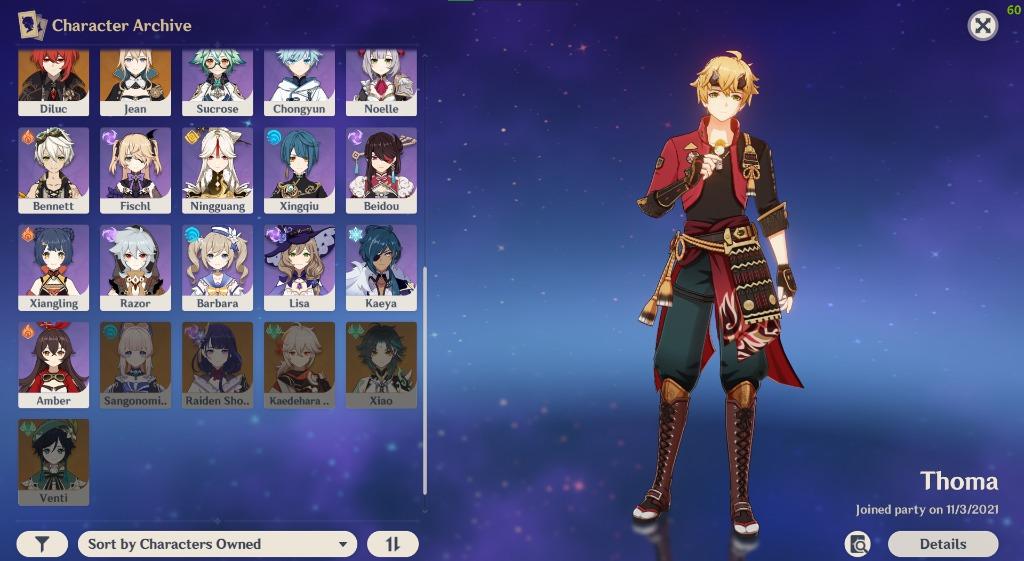This screenshot has width=1024, height=561.
Task: Select Beidou in the archive
Action: coord(381,169)
